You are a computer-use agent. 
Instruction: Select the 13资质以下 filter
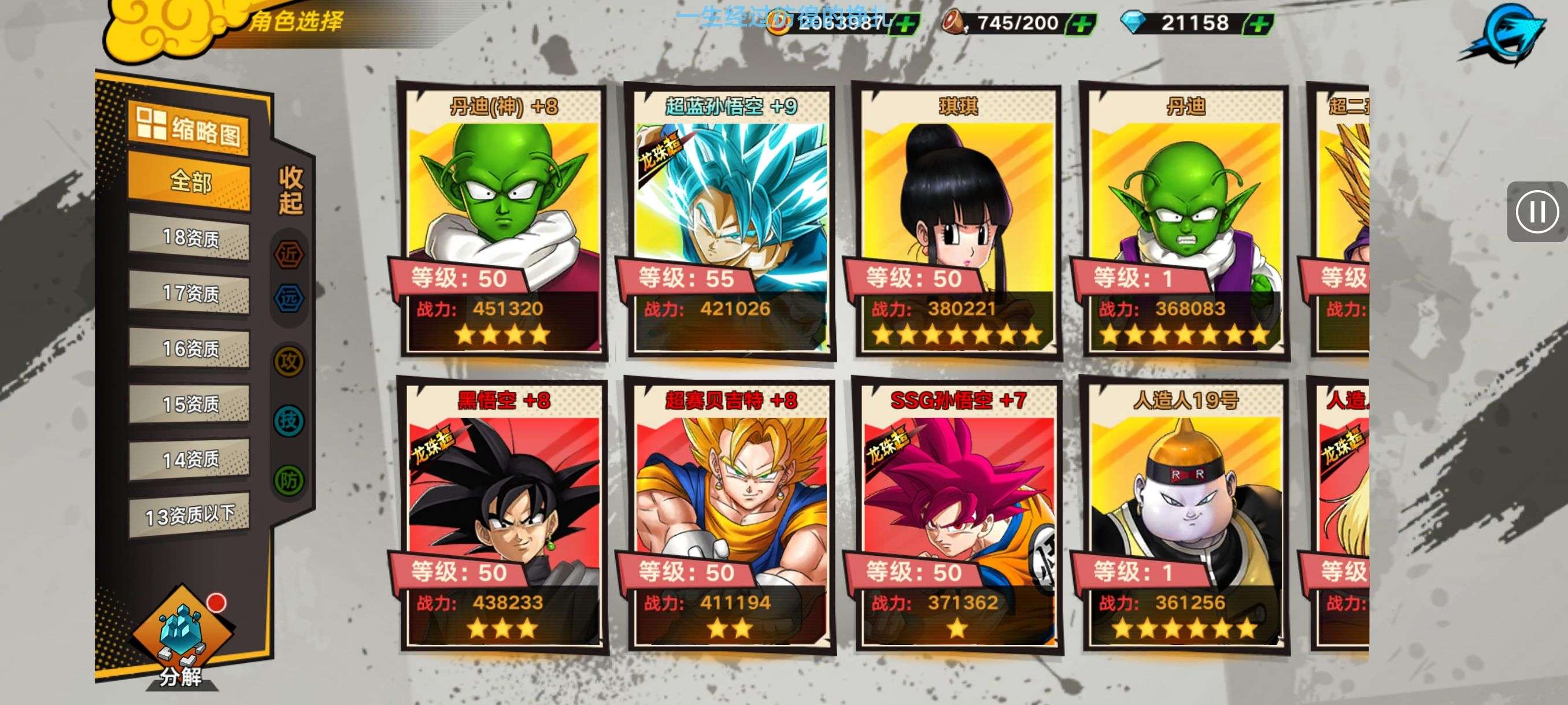point(189,515)
